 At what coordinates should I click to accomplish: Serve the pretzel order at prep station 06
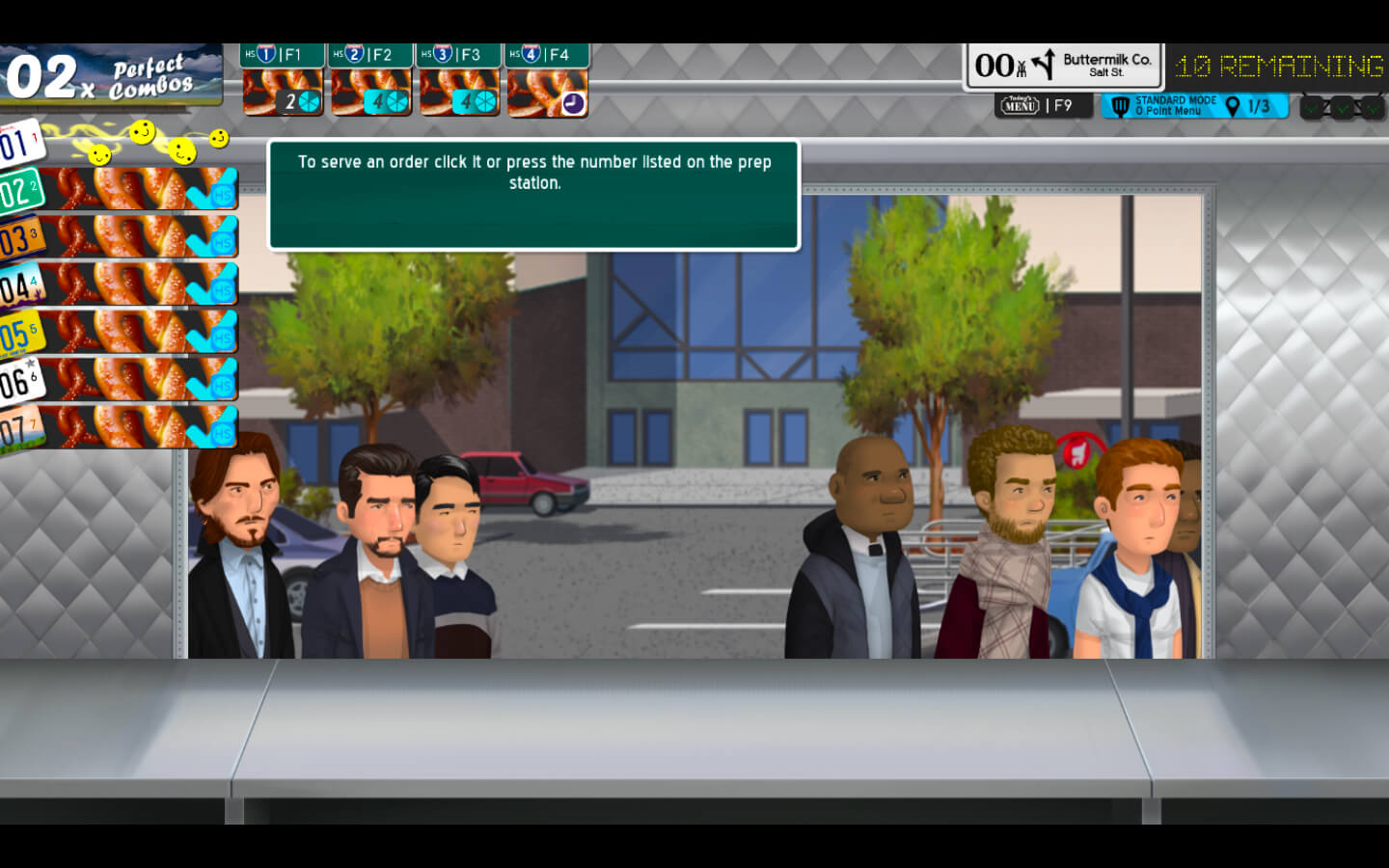135,379
